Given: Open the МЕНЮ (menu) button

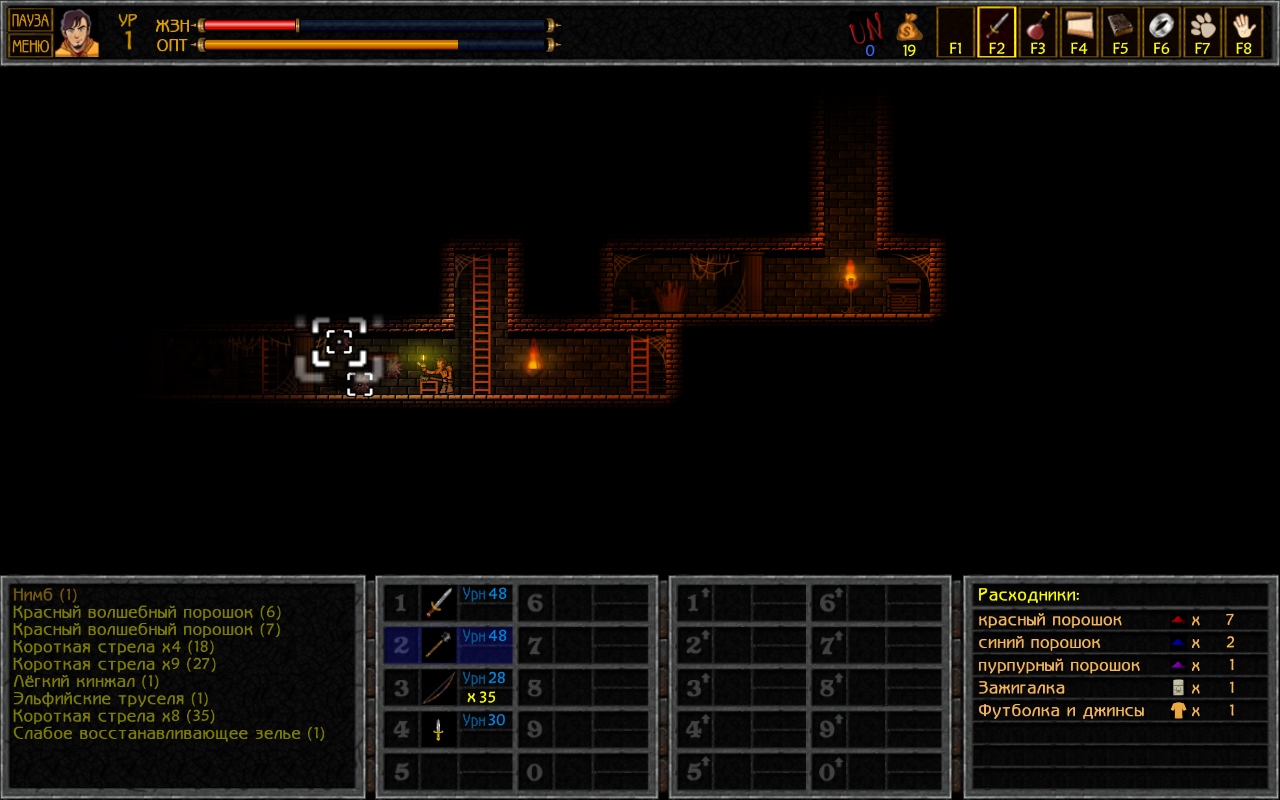Looking at the screenshot, I should [x=30, y=45].
